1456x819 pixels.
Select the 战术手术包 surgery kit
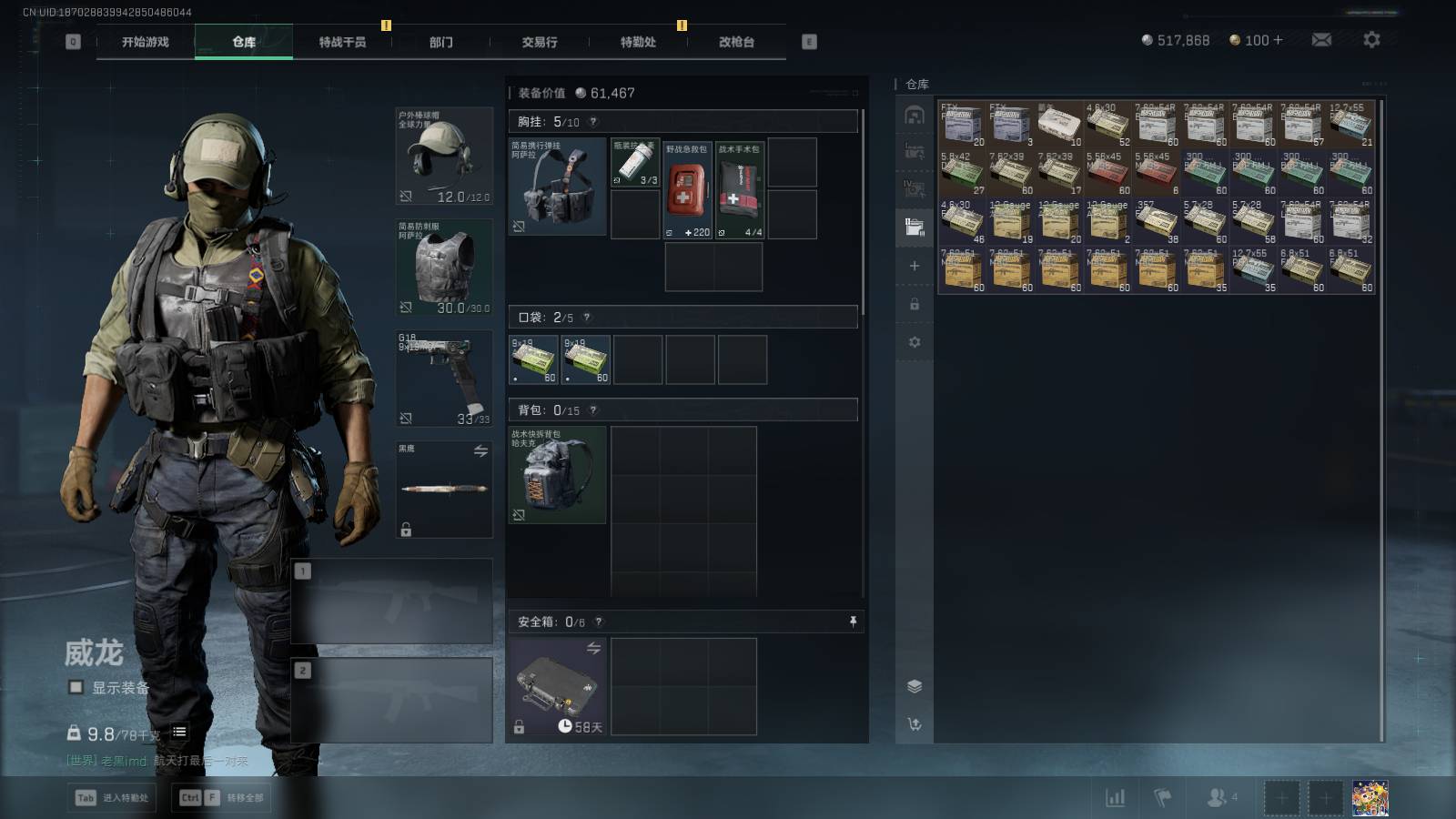point(740,190)
